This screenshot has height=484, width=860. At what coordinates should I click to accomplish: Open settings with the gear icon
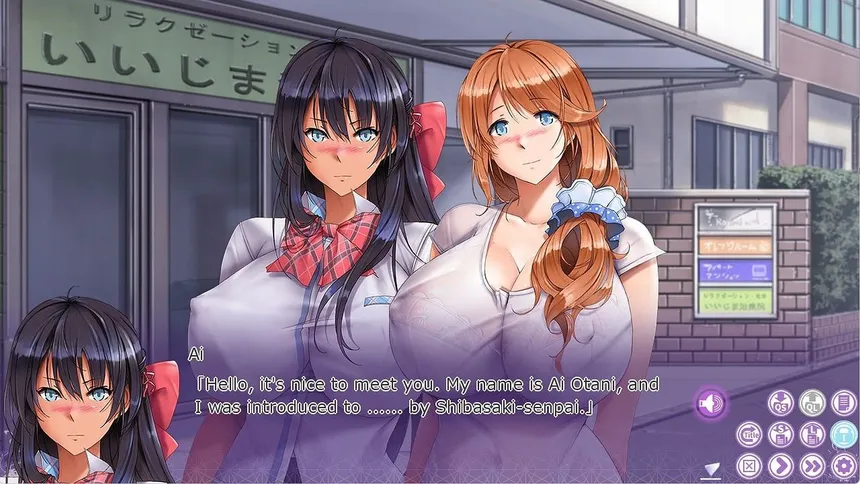[844, 465]
